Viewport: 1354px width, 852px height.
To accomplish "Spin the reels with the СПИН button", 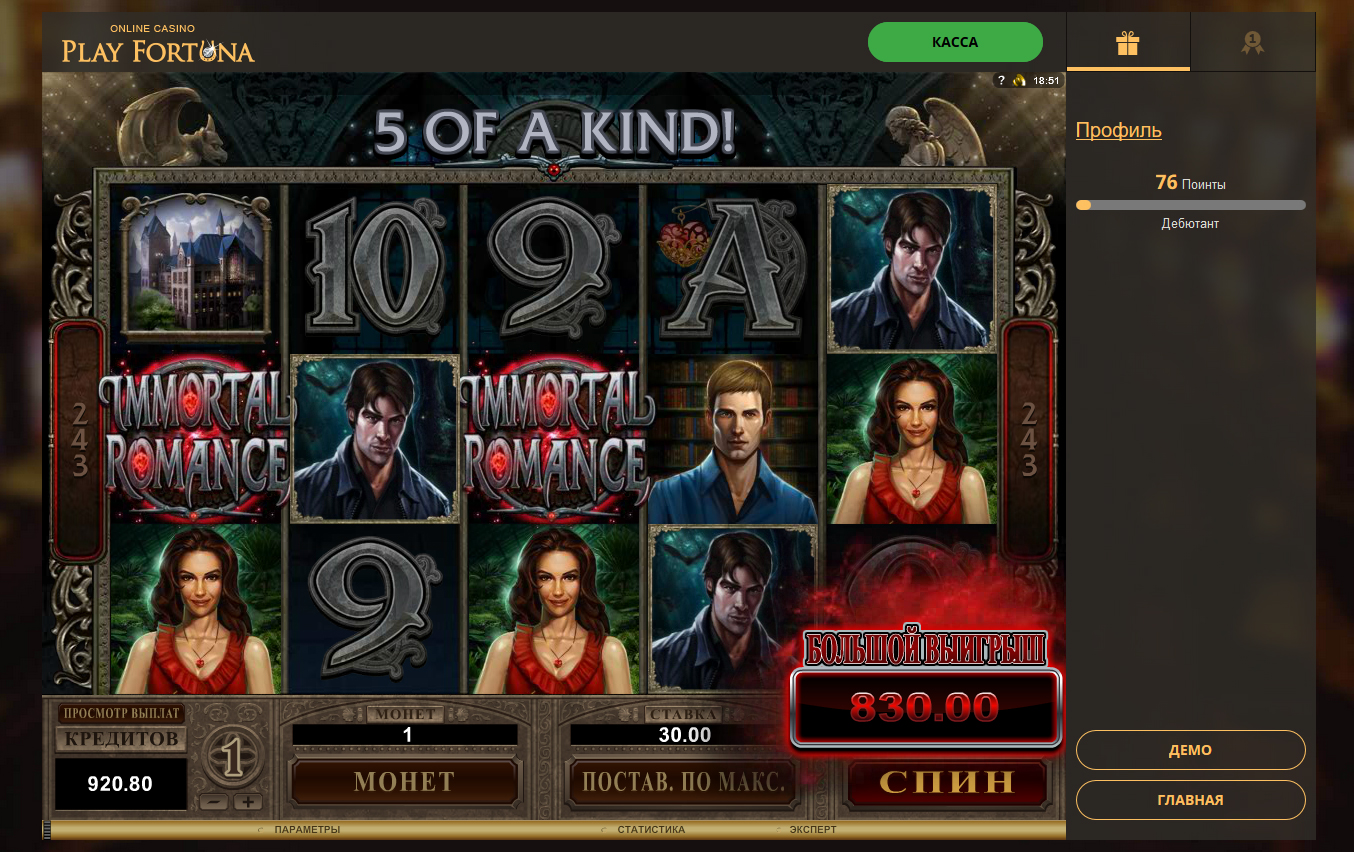I will (x=946, y=782).
